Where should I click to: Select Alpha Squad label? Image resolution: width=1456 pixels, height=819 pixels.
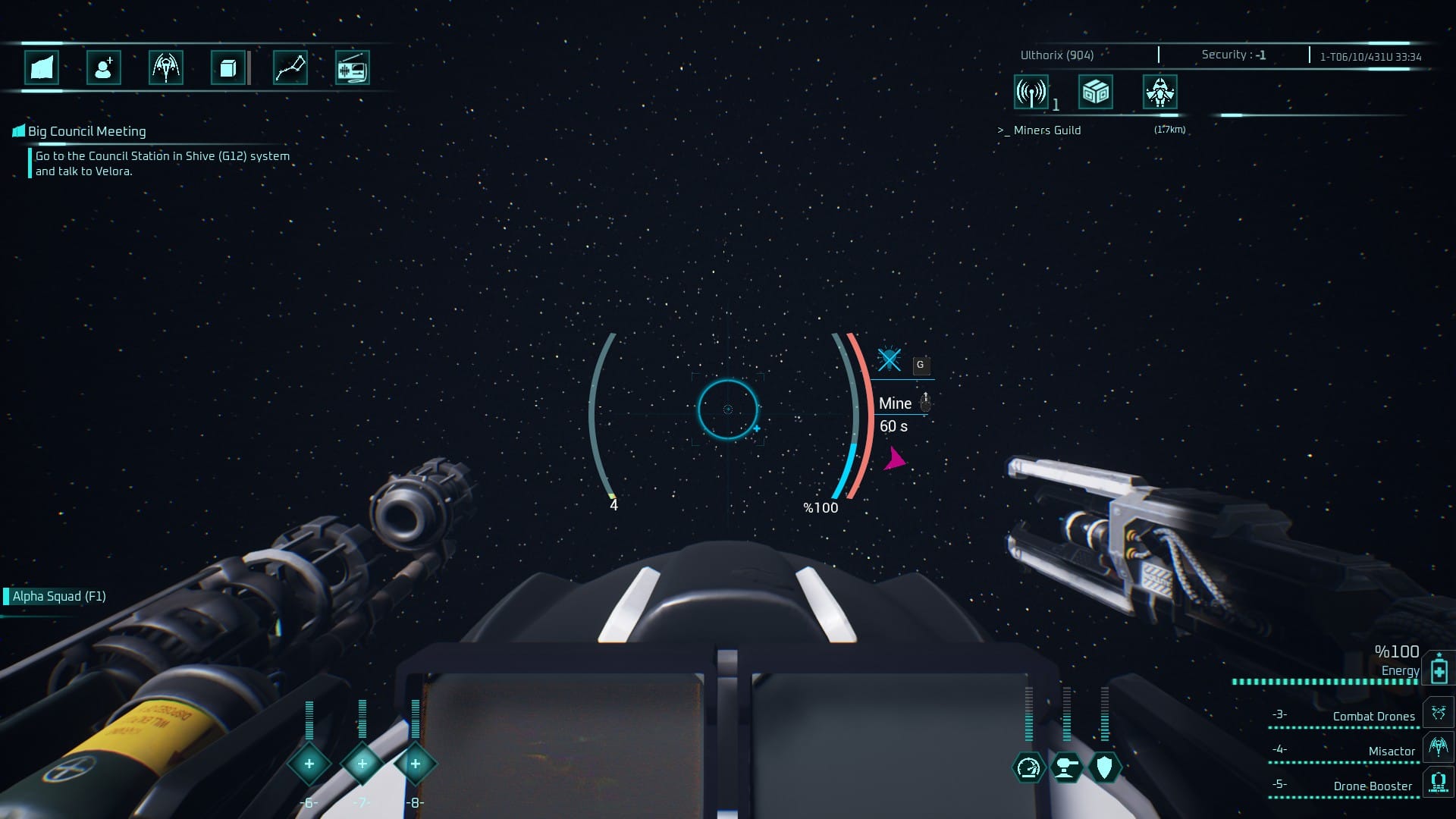click(59, 596)
